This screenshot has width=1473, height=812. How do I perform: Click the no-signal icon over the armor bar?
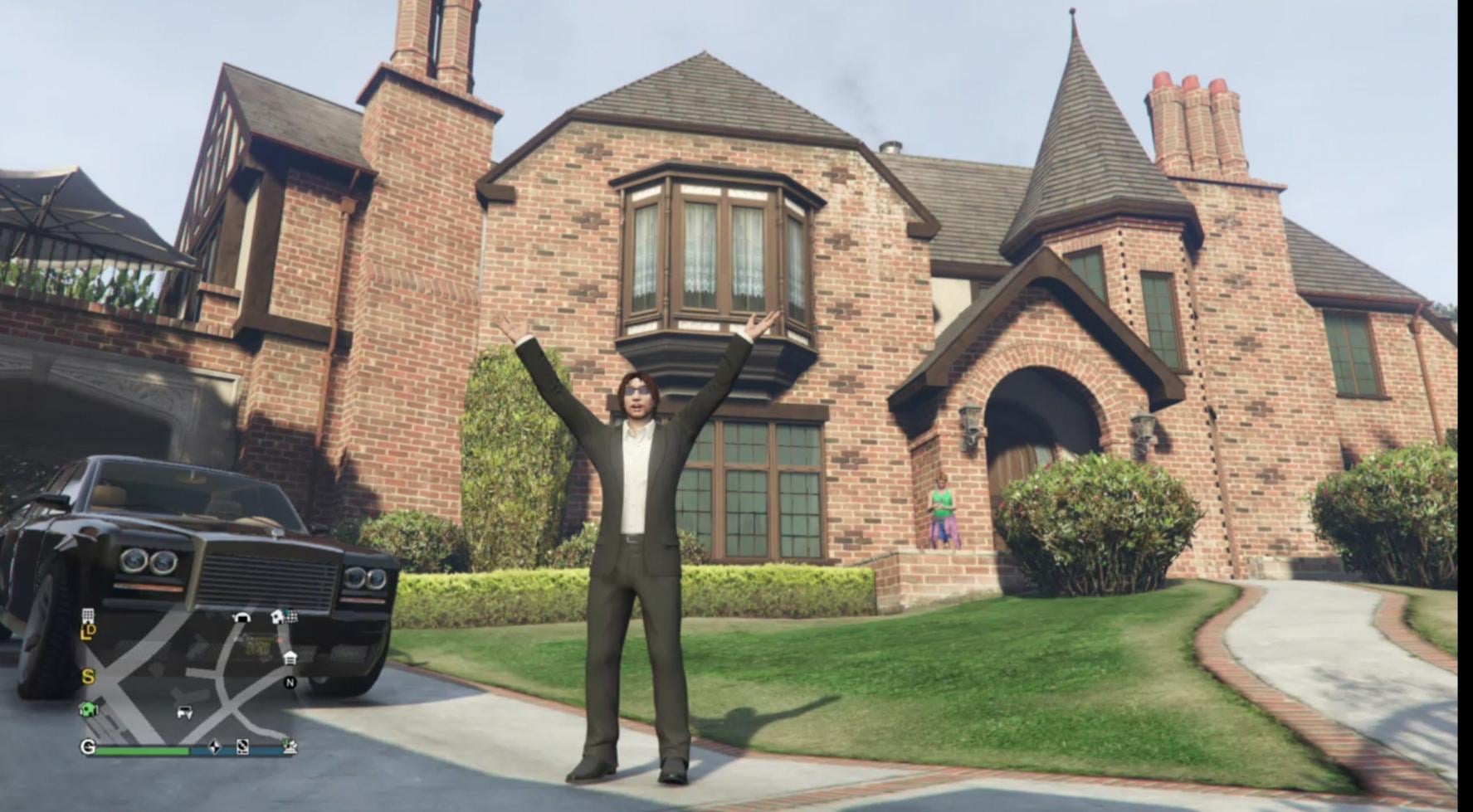click(241, 748)
